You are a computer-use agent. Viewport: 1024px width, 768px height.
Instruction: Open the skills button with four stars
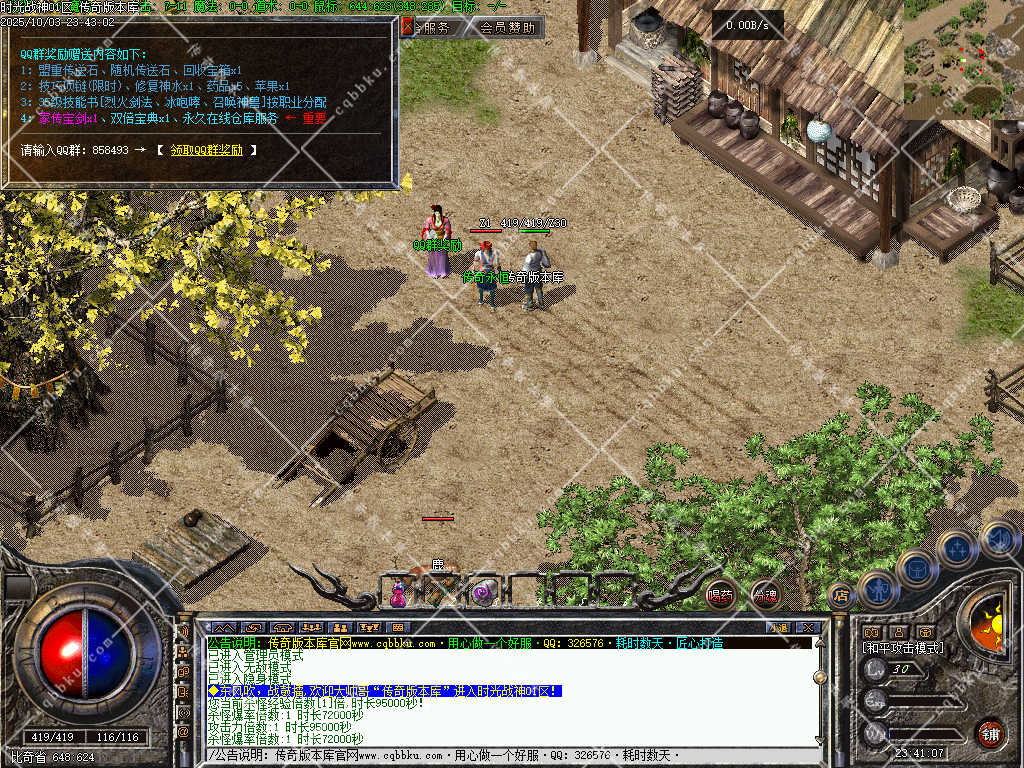coord(957,548)
